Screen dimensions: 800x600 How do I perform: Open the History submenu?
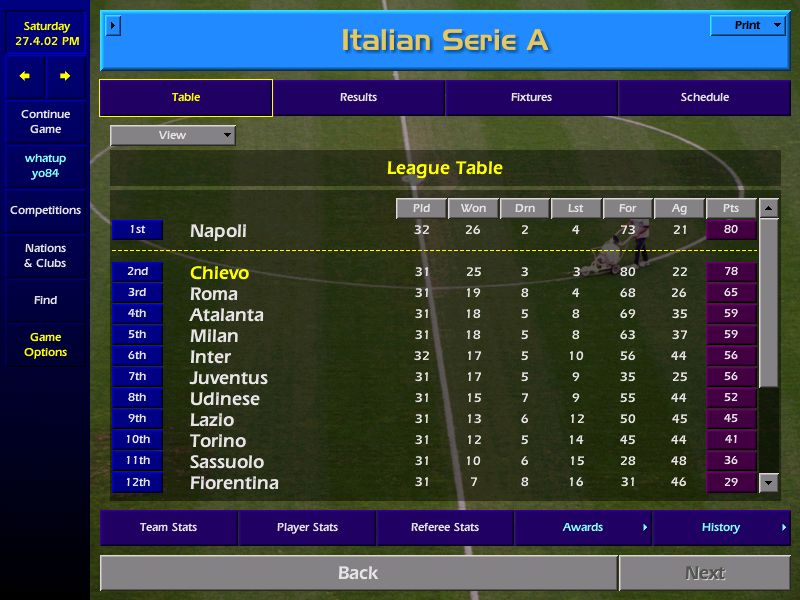(721, 528)
